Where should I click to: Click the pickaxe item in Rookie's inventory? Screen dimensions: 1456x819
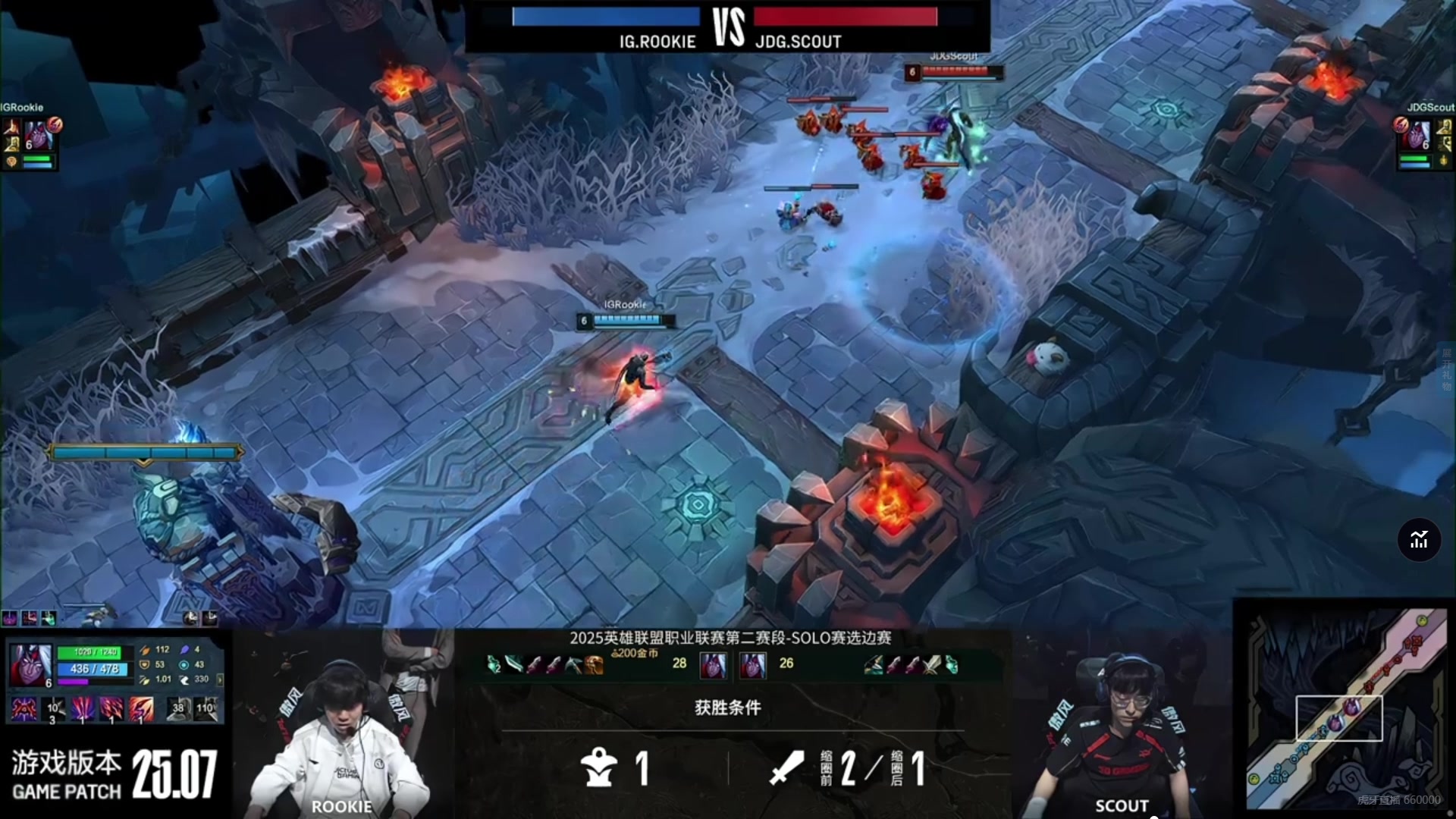click(x=574, y=665)
